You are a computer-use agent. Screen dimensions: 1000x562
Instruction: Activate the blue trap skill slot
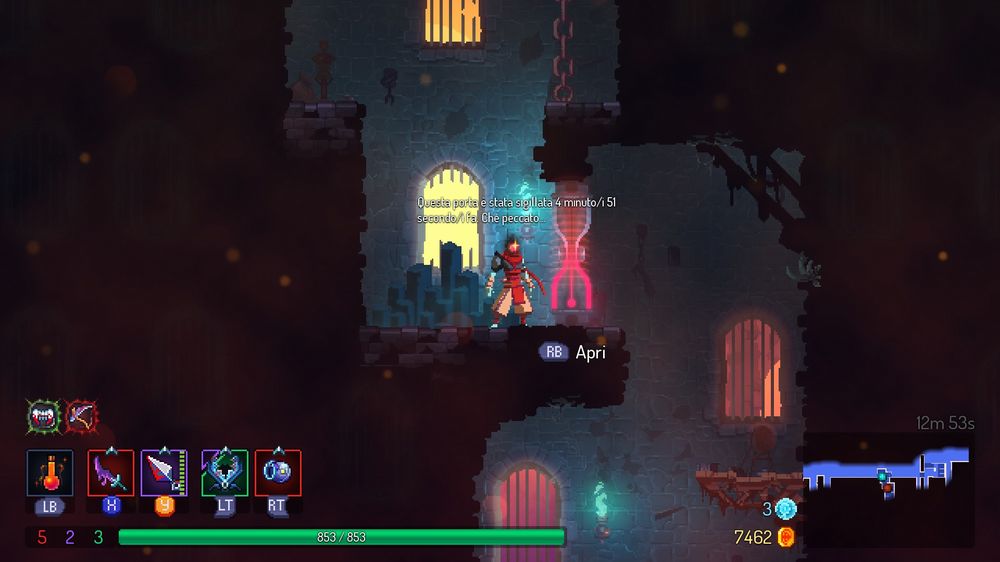[225, 472]
